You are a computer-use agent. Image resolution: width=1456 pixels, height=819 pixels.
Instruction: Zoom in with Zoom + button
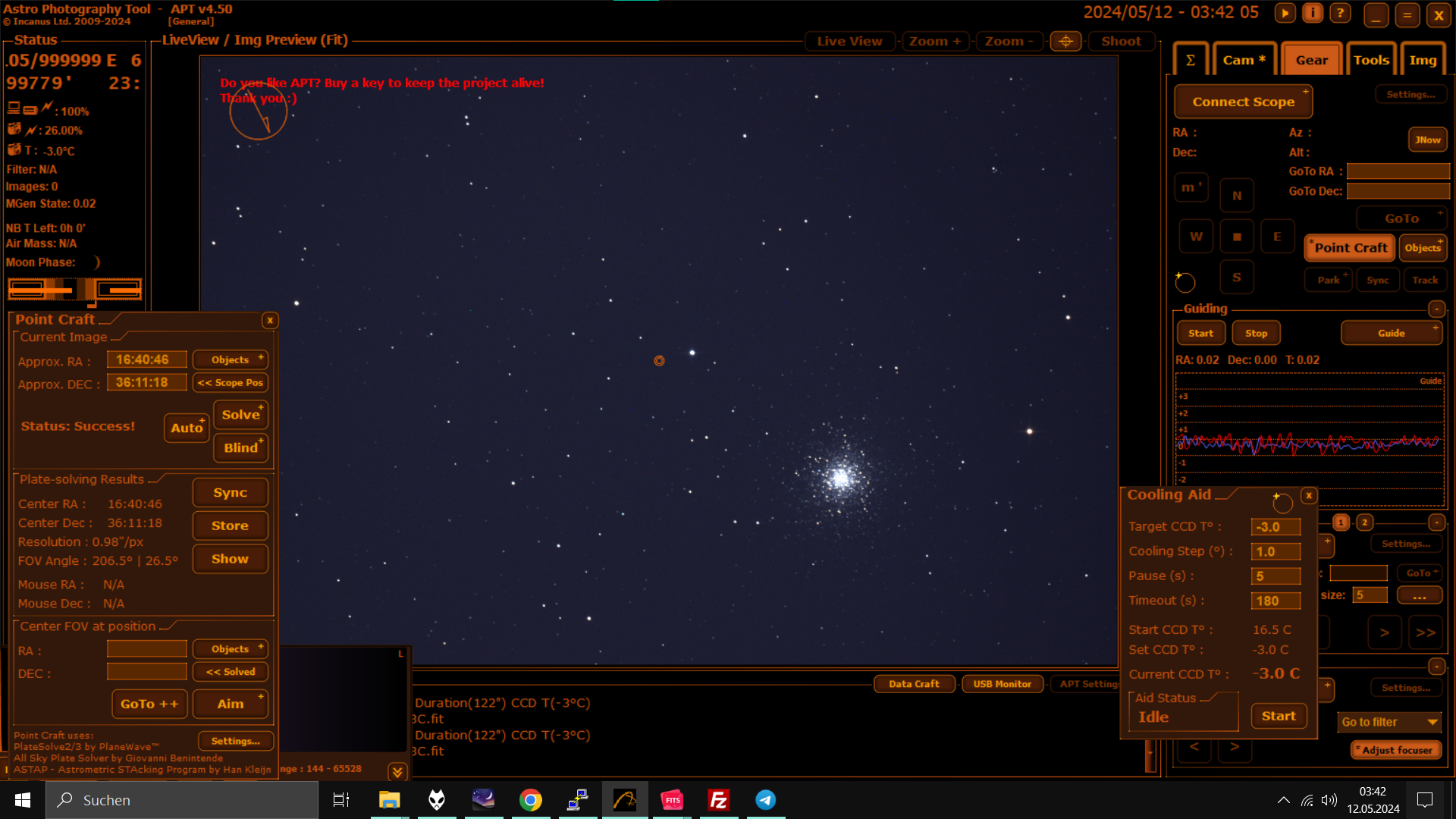(935, 41)
